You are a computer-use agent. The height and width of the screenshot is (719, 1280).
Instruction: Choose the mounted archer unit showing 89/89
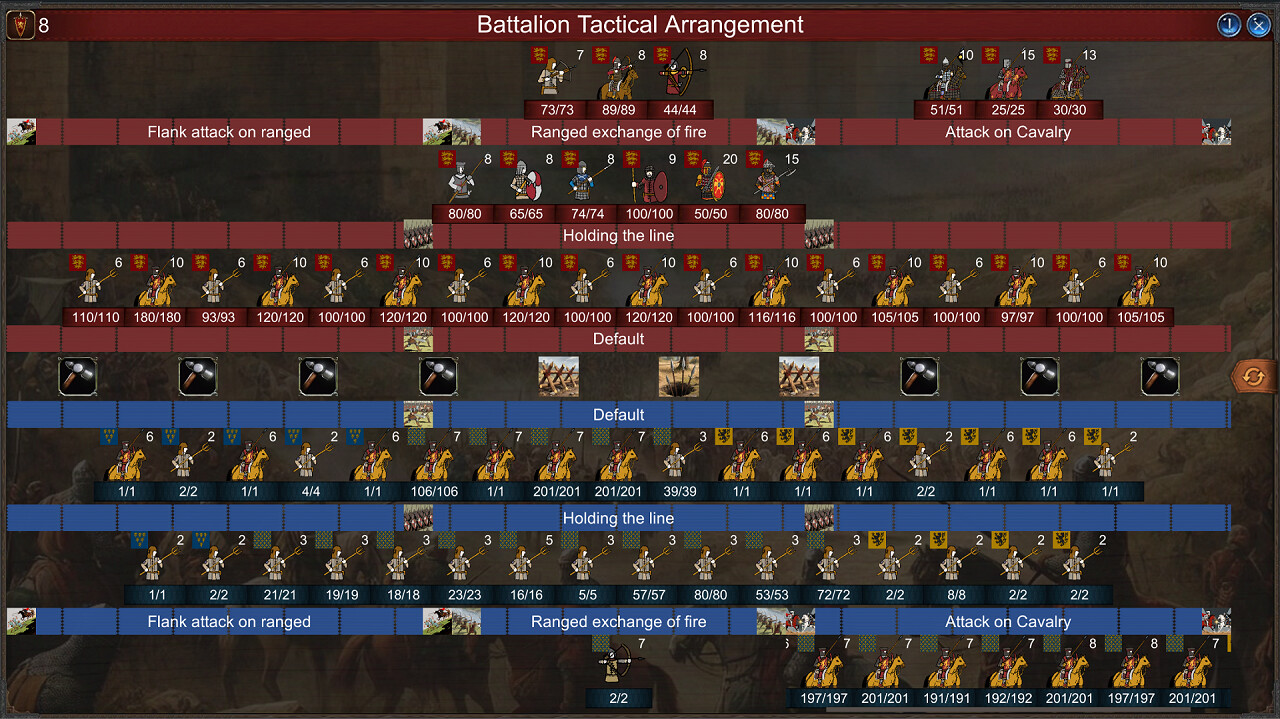[618, 79]
